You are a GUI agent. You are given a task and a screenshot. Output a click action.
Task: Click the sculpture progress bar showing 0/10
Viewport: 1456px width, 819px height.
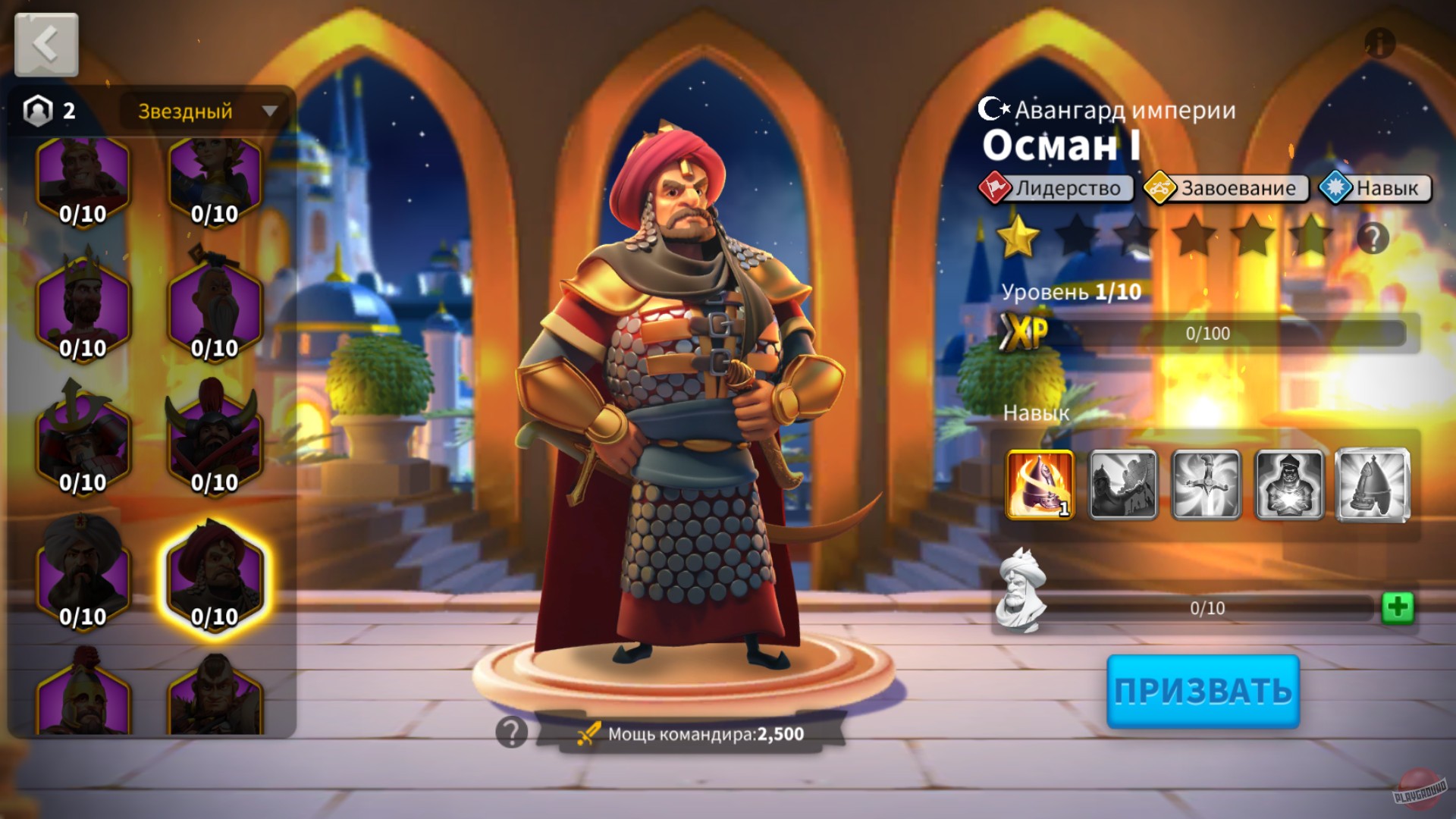click(1206, 607)
